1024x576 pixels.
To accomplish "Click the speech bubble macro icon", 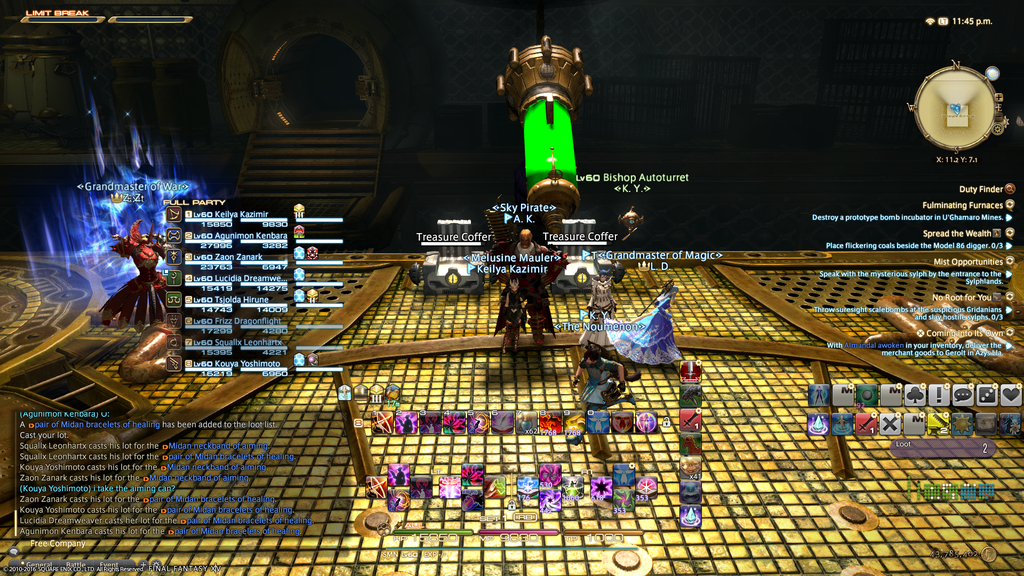I will point(962,395).
